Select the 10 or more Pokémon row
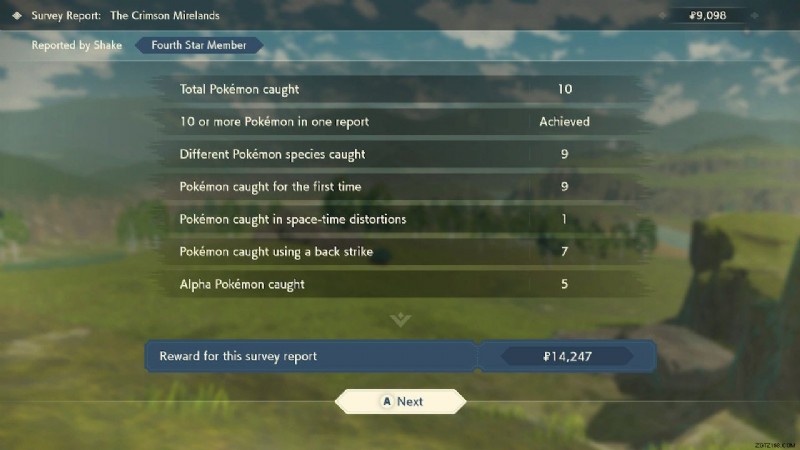The width and height of the screenshot is (800, 450). pos(400,122)
